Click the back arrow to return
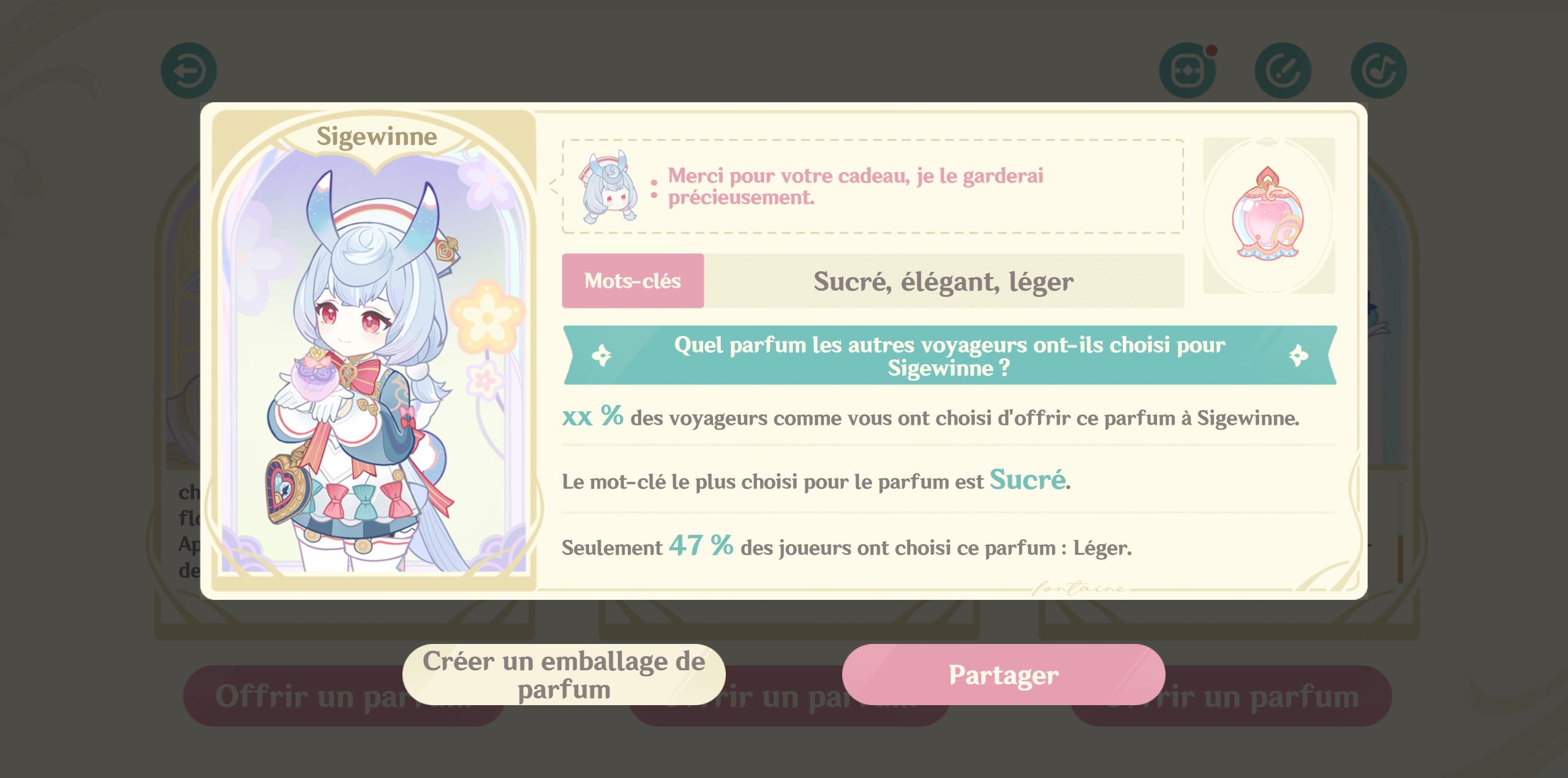1568x778 pixels. tap(189, 69)
